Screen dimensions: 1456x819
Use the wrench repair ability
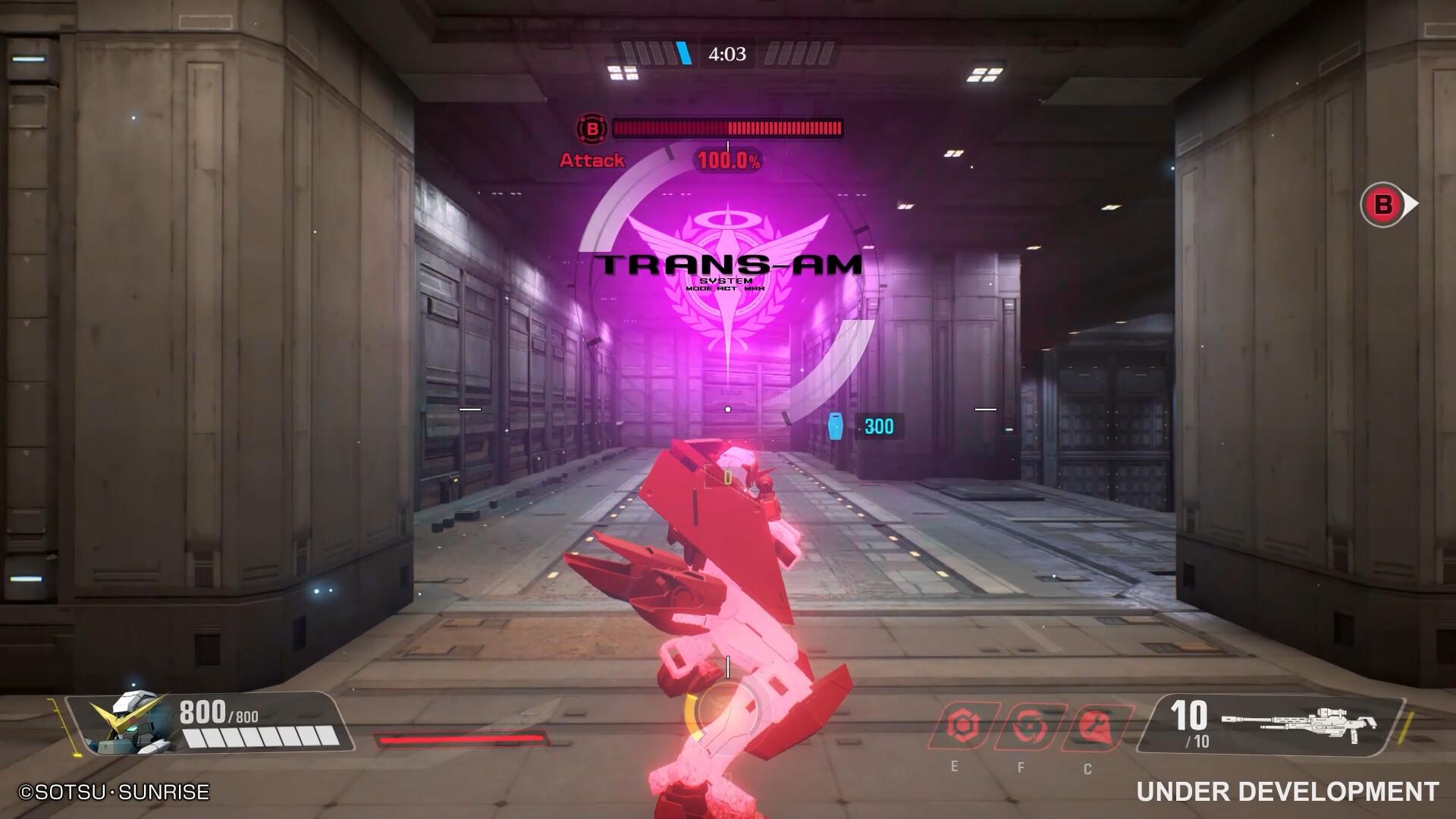click(1096, 726)
